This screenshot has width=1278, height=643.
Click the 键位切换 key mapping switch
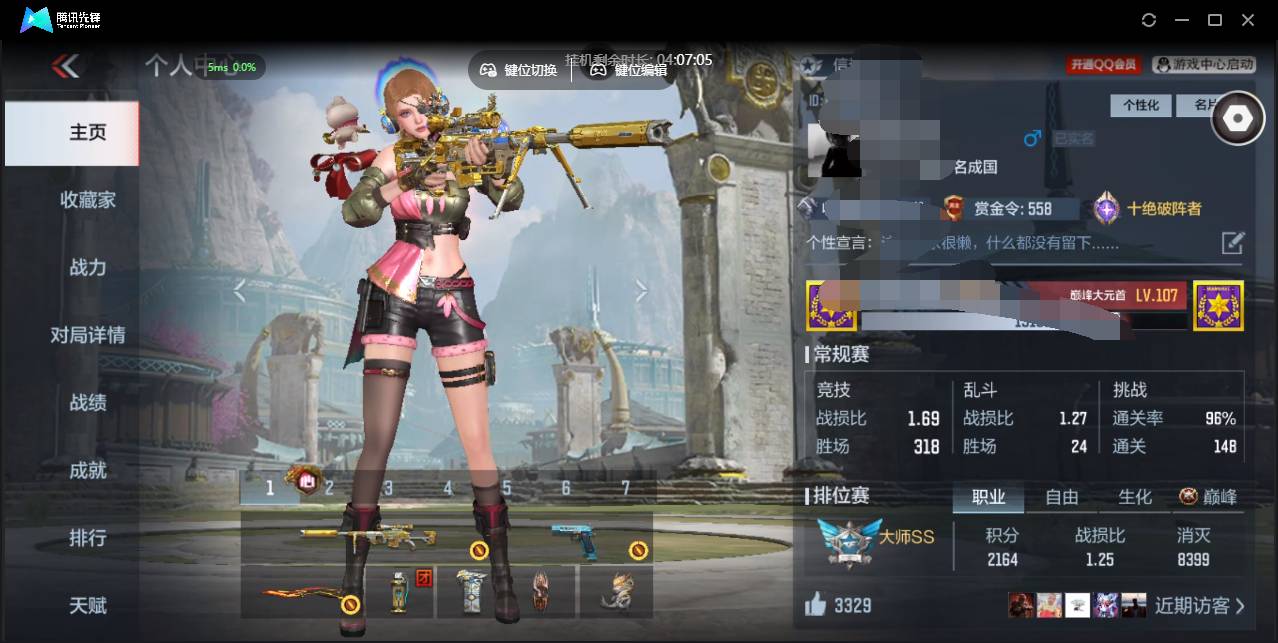(x=519, y=70)
